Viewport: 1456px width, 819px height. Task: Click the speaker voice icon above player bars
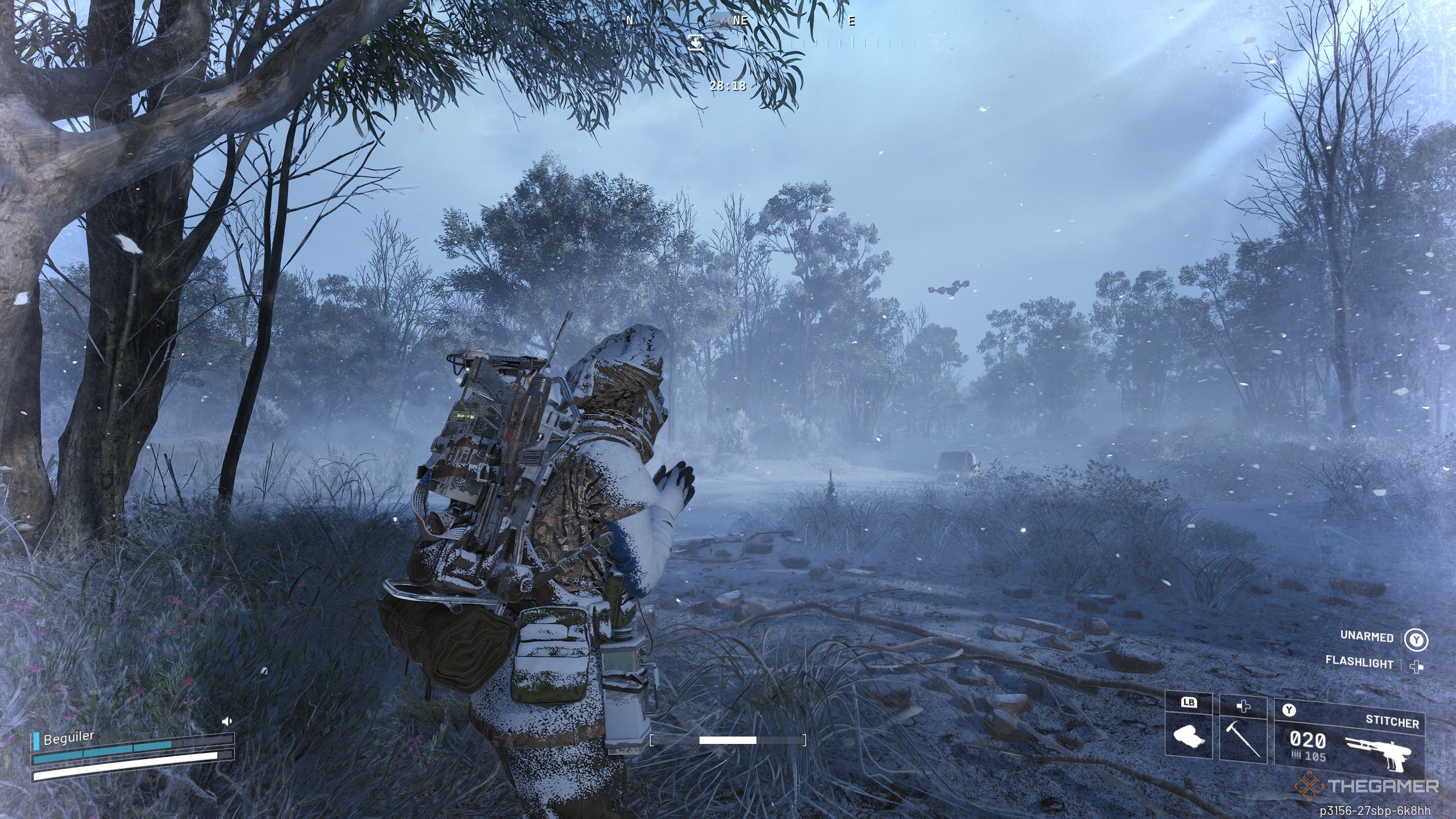coord(227,722)
